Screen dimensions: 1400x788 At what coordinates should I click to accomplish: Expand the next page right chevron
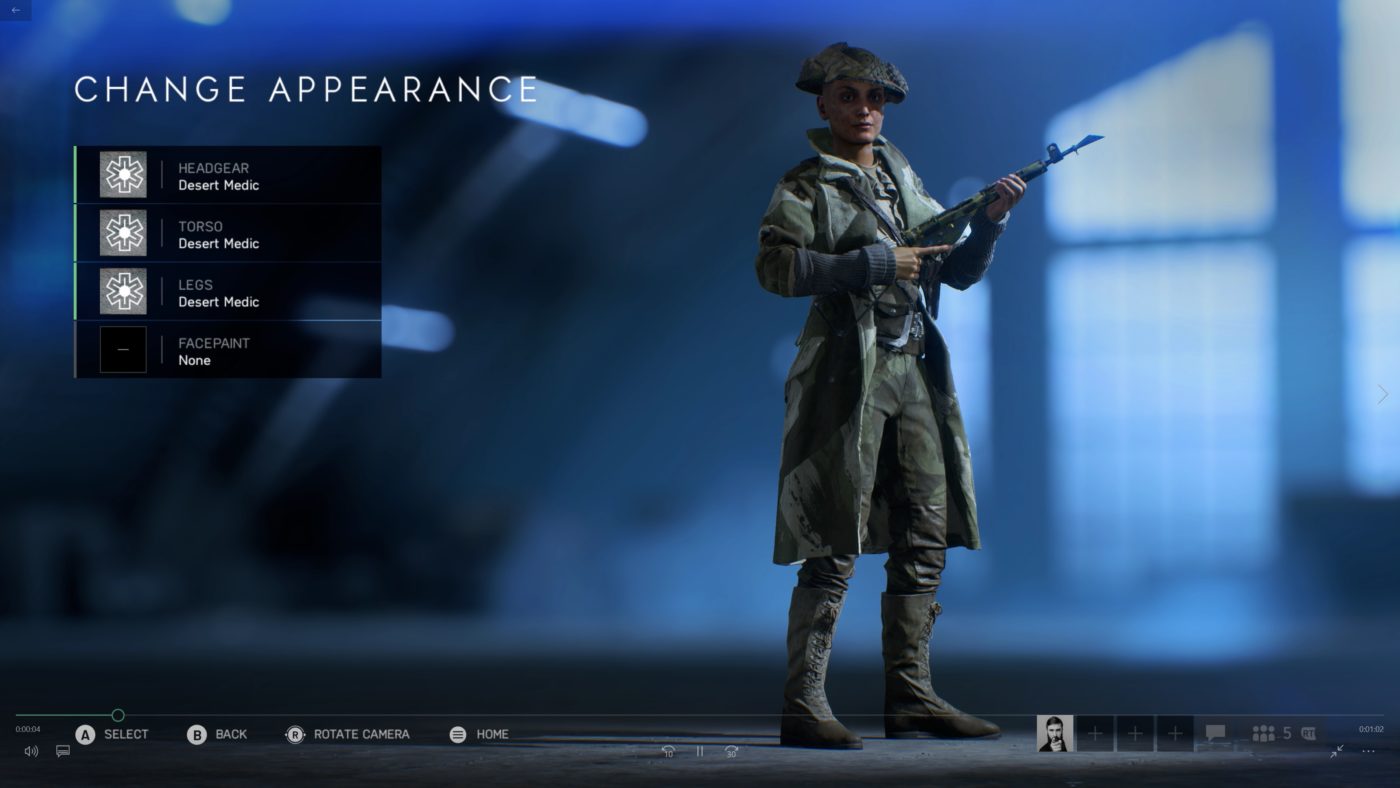coord(1384,394)
